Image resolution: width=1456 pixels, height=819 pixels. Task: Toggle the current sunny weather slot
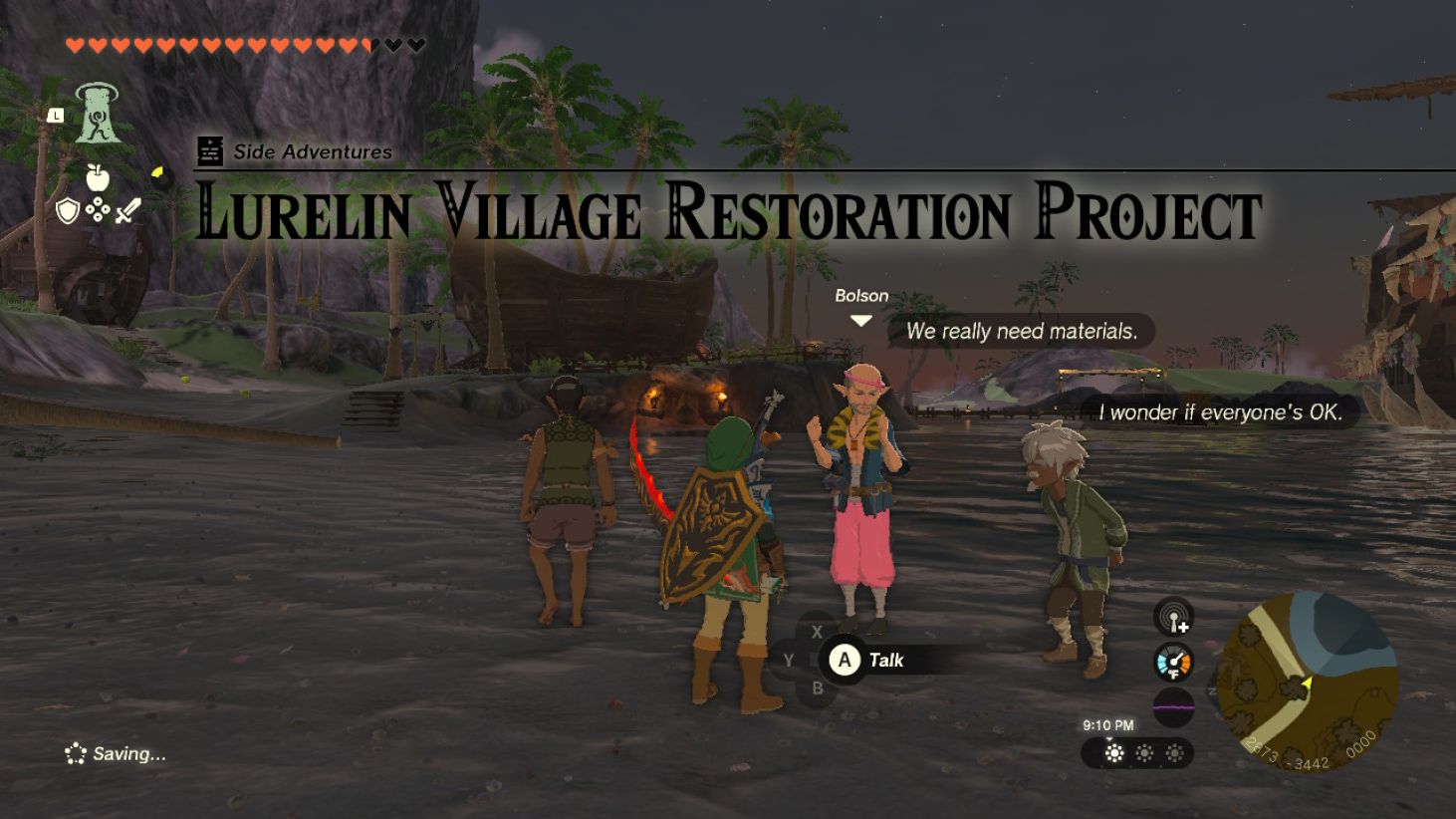[1114, 752]
